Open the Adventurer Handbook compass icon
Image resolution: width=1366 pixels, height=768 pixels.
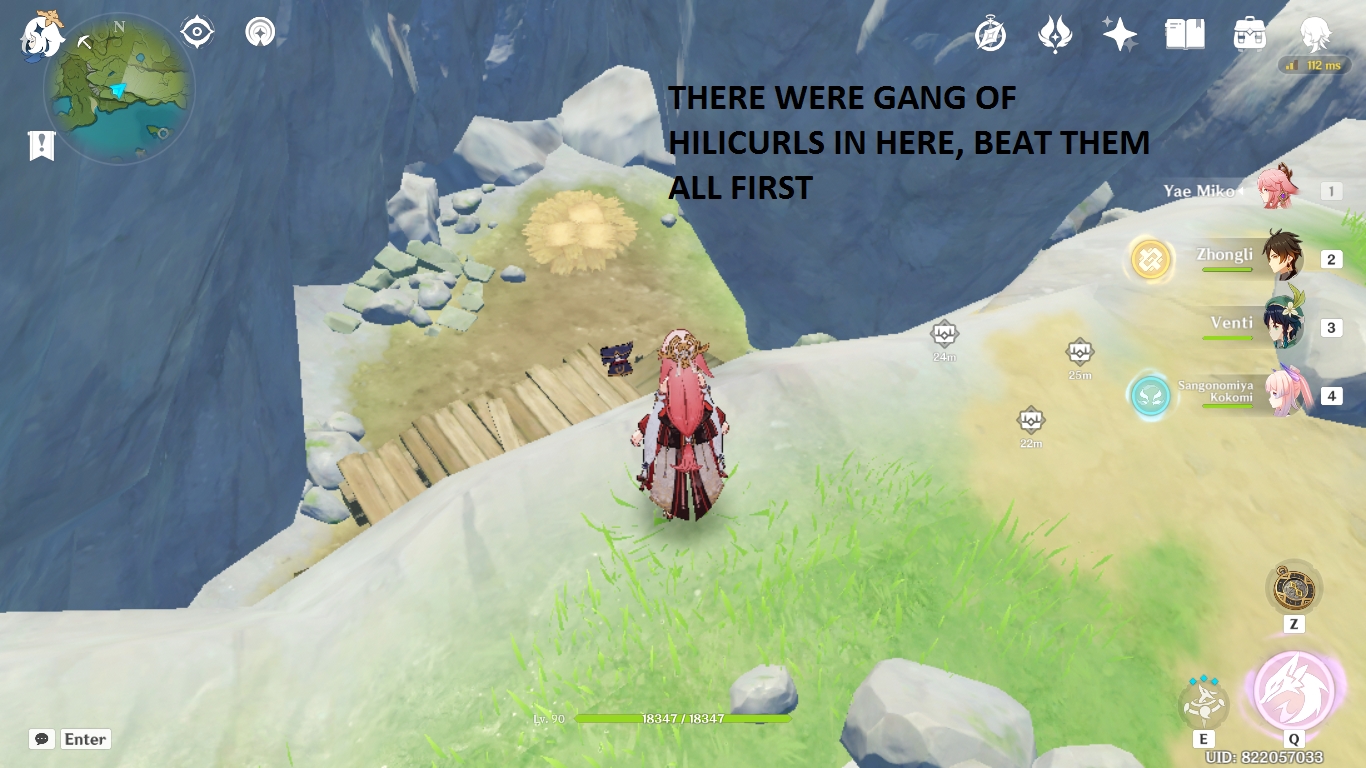pos(988,33)
